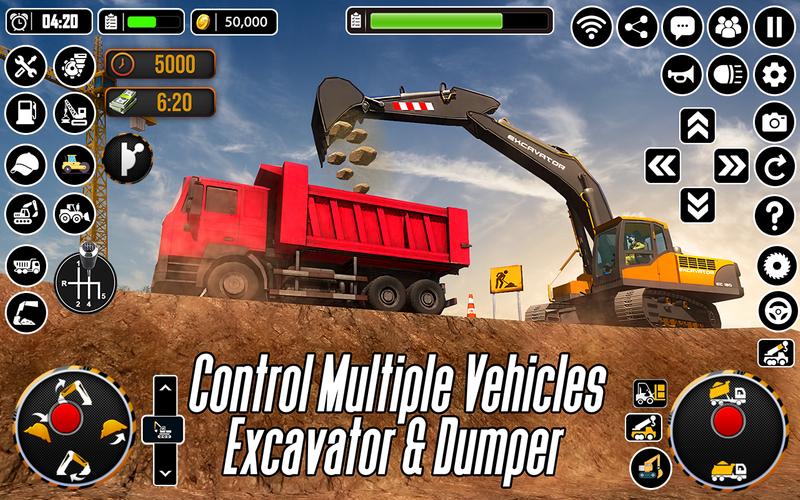The image size is (800, 500).
Task: Toggle the headlights
Action: pos(728,74)
